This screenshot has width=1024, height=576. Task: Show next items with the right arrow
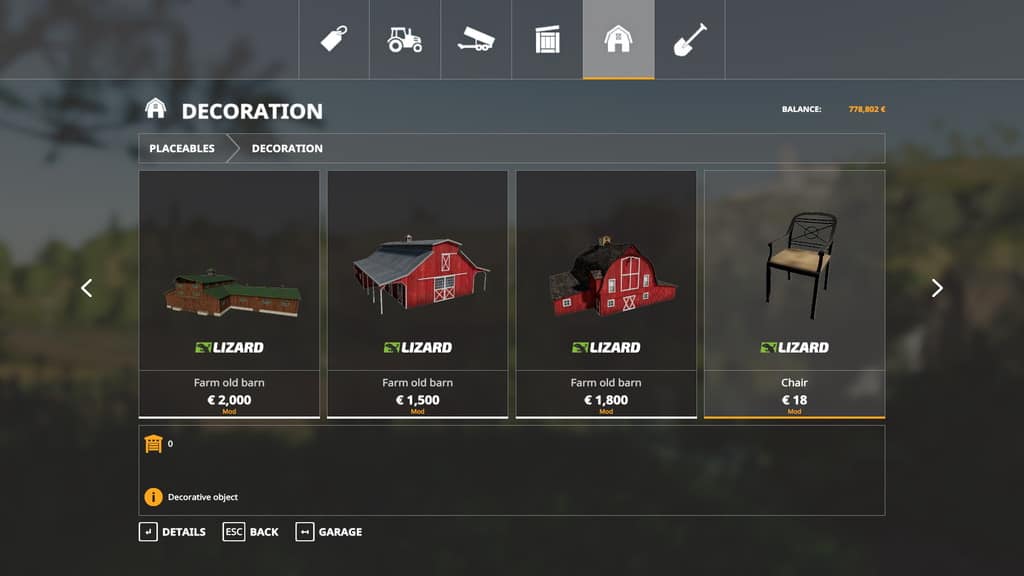[937, 288]
